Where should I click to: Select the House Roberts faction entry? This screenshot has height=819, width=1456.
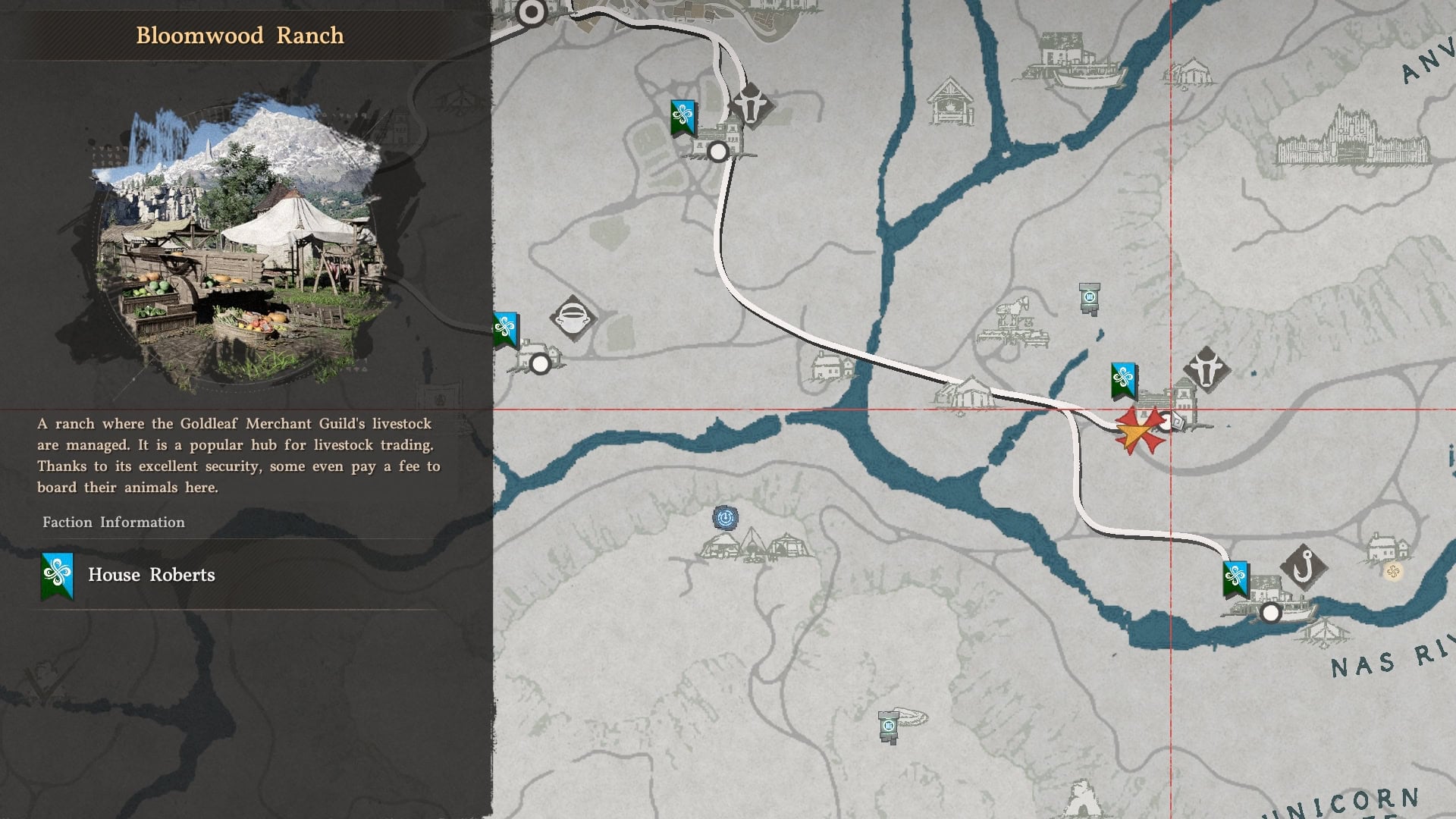pyautogui.click(x=152, y=575)
